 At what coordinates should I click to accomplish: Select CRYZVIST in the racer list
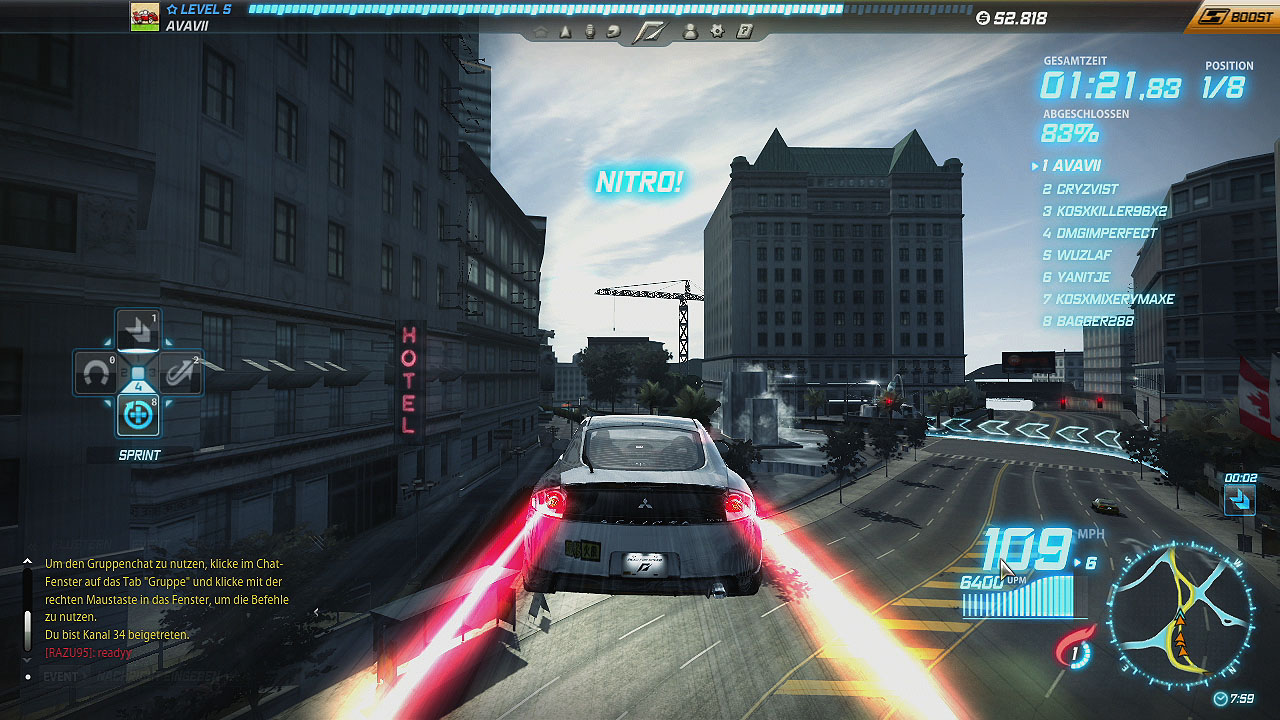1080,189
